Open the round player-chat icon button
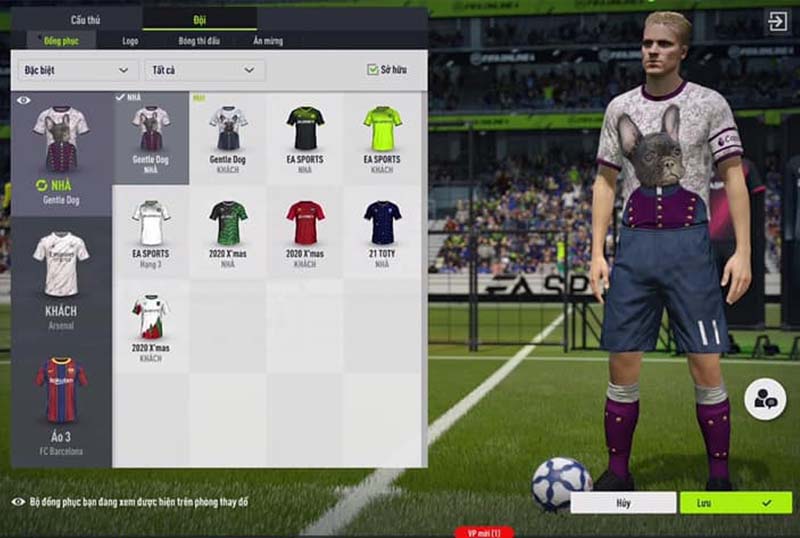The height and width of the screenshot is (538, 800). tap(765, 400)
